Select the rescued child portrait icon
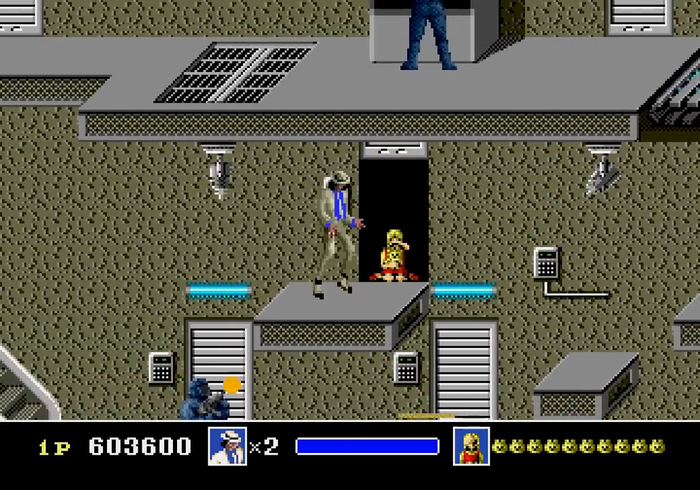 click(471, 446)
